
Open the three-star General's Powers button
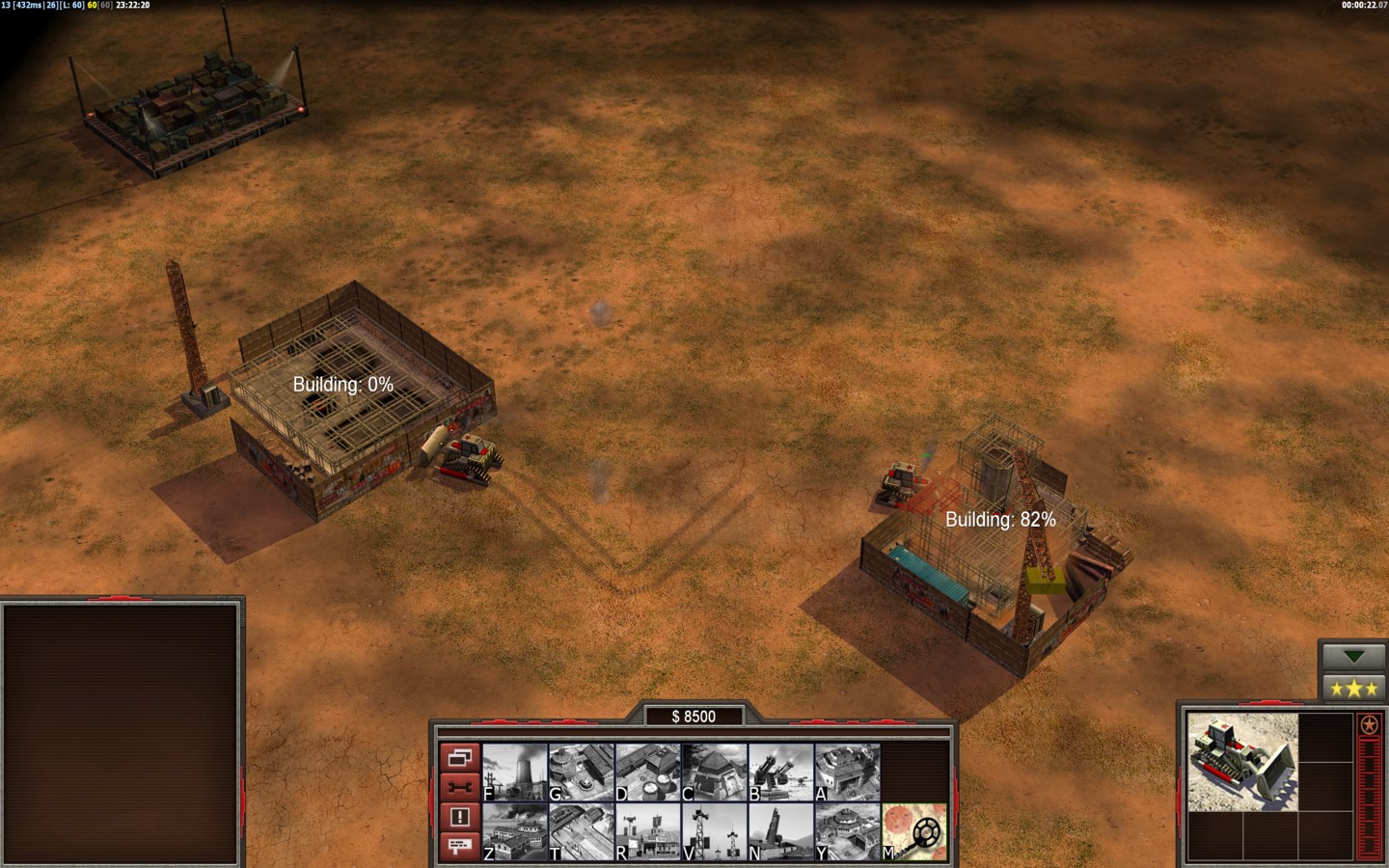tap(1353, 688)
